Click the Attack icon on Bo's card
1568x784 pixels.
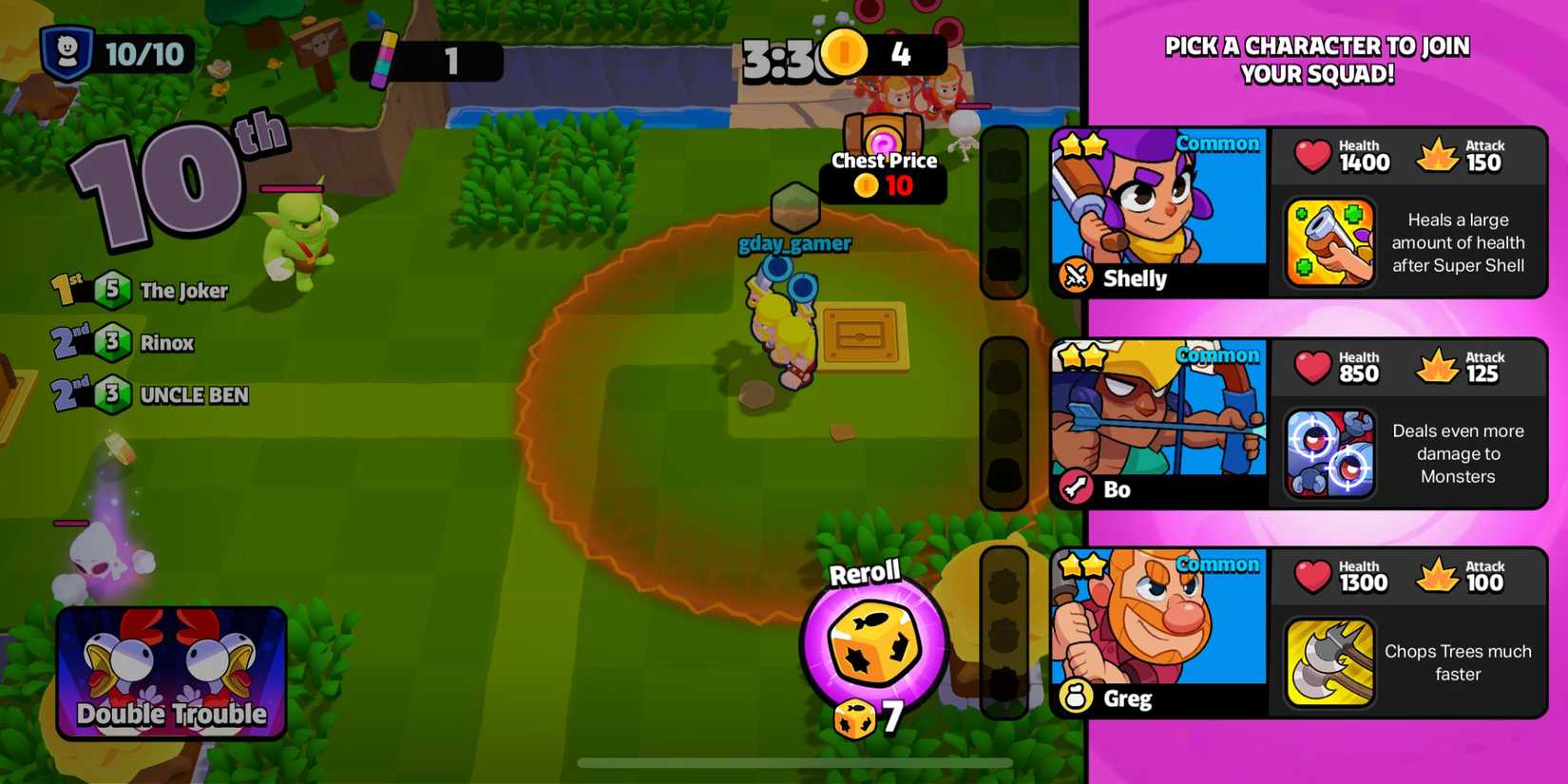click(1438, 366)
